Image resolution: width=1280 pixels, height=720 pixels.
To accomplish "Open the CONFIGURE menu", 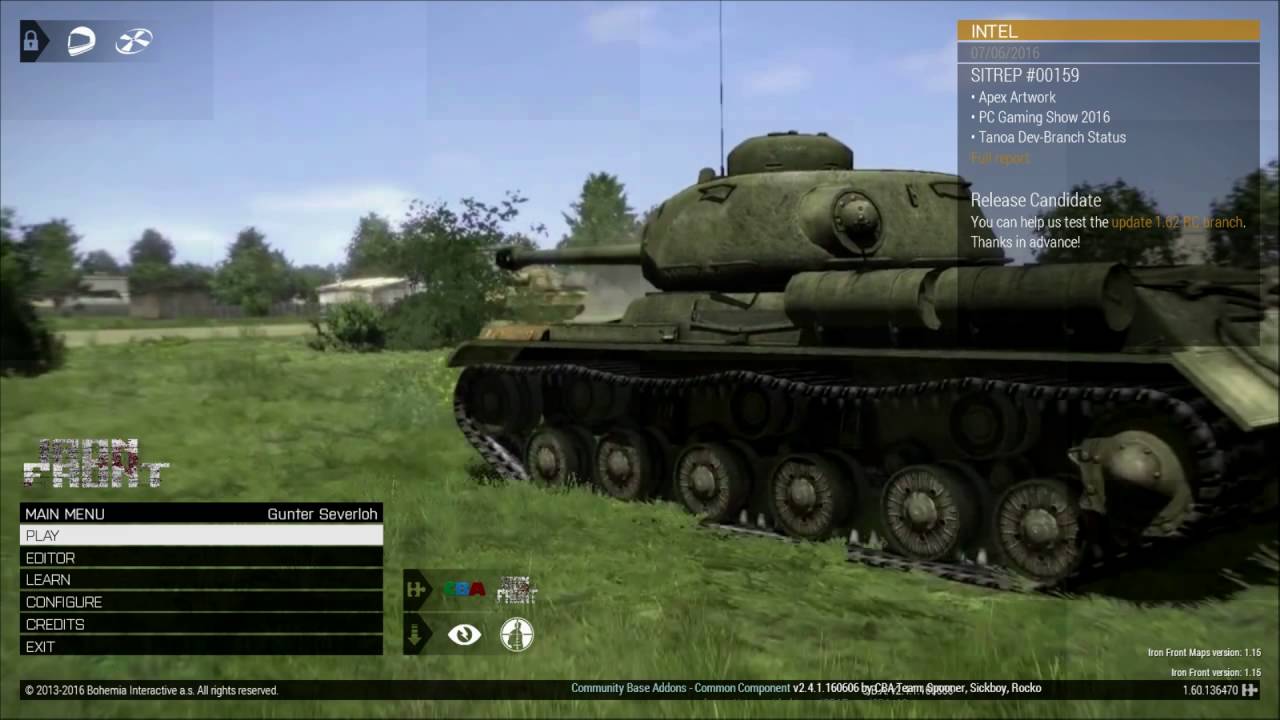I will click(200, 602).
